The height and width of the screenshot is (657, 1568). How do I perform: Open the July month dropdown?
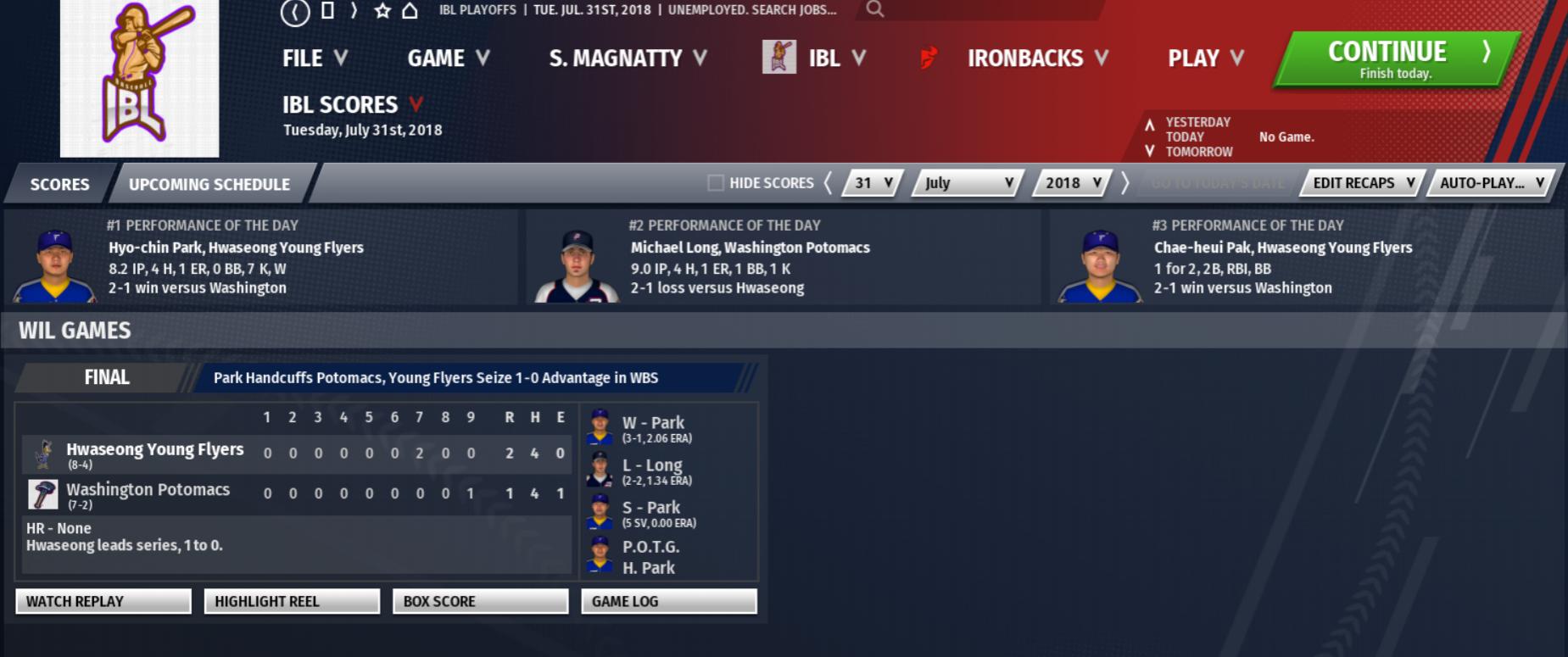click(968, 183)
